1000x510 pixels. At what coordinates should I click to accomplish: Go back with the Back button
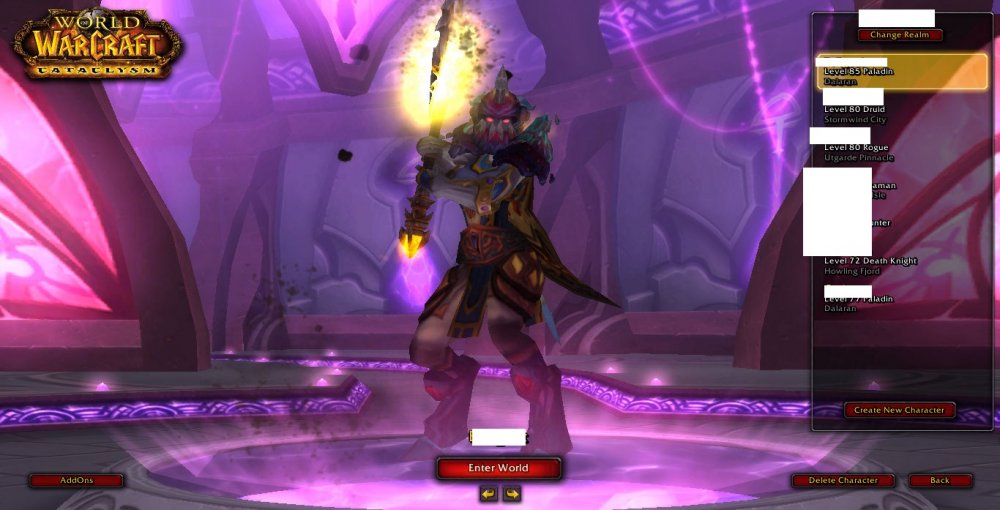click(x=940, y=480)
